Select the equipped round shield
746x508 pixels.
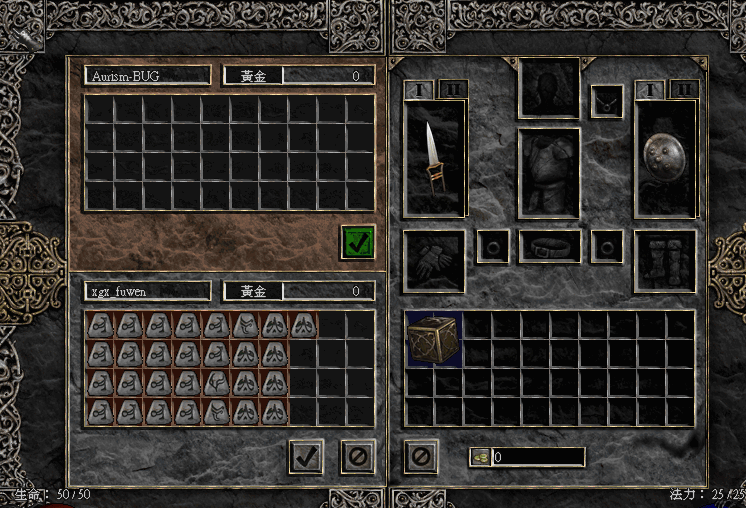[x=665, y=158]
